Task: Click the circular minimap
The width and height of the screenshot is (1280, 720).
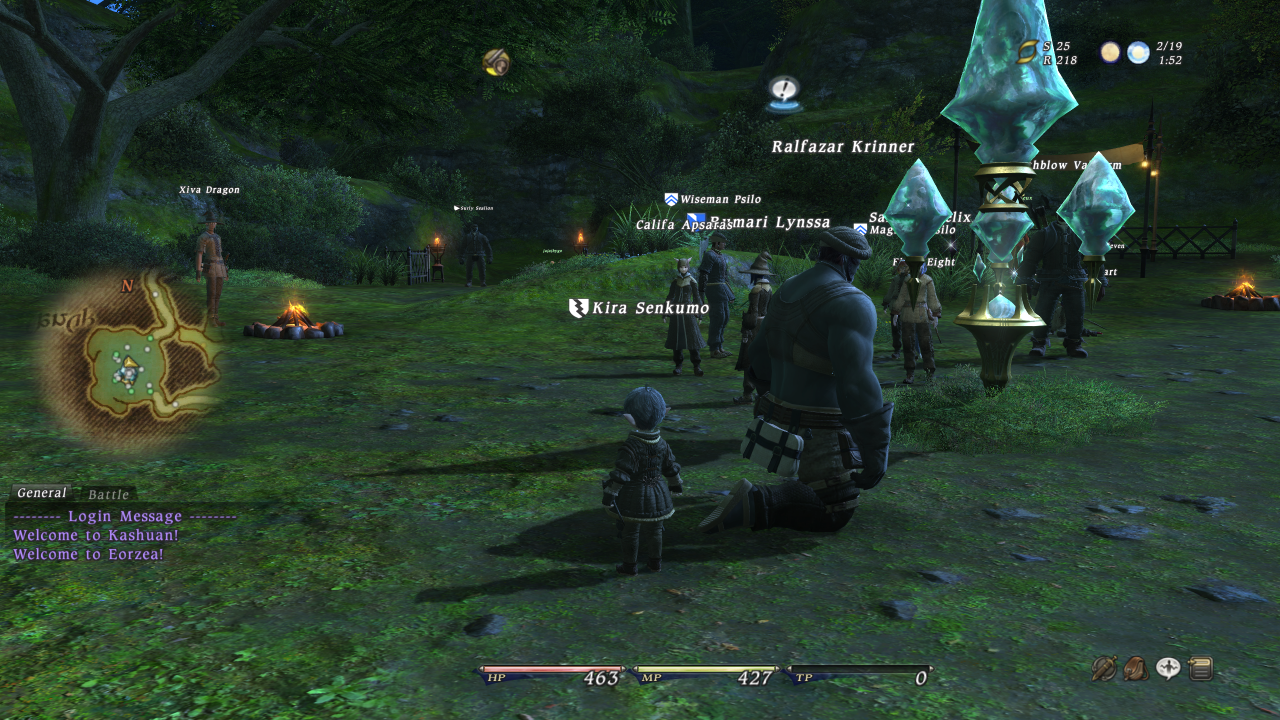Action: tap(126, 358)
